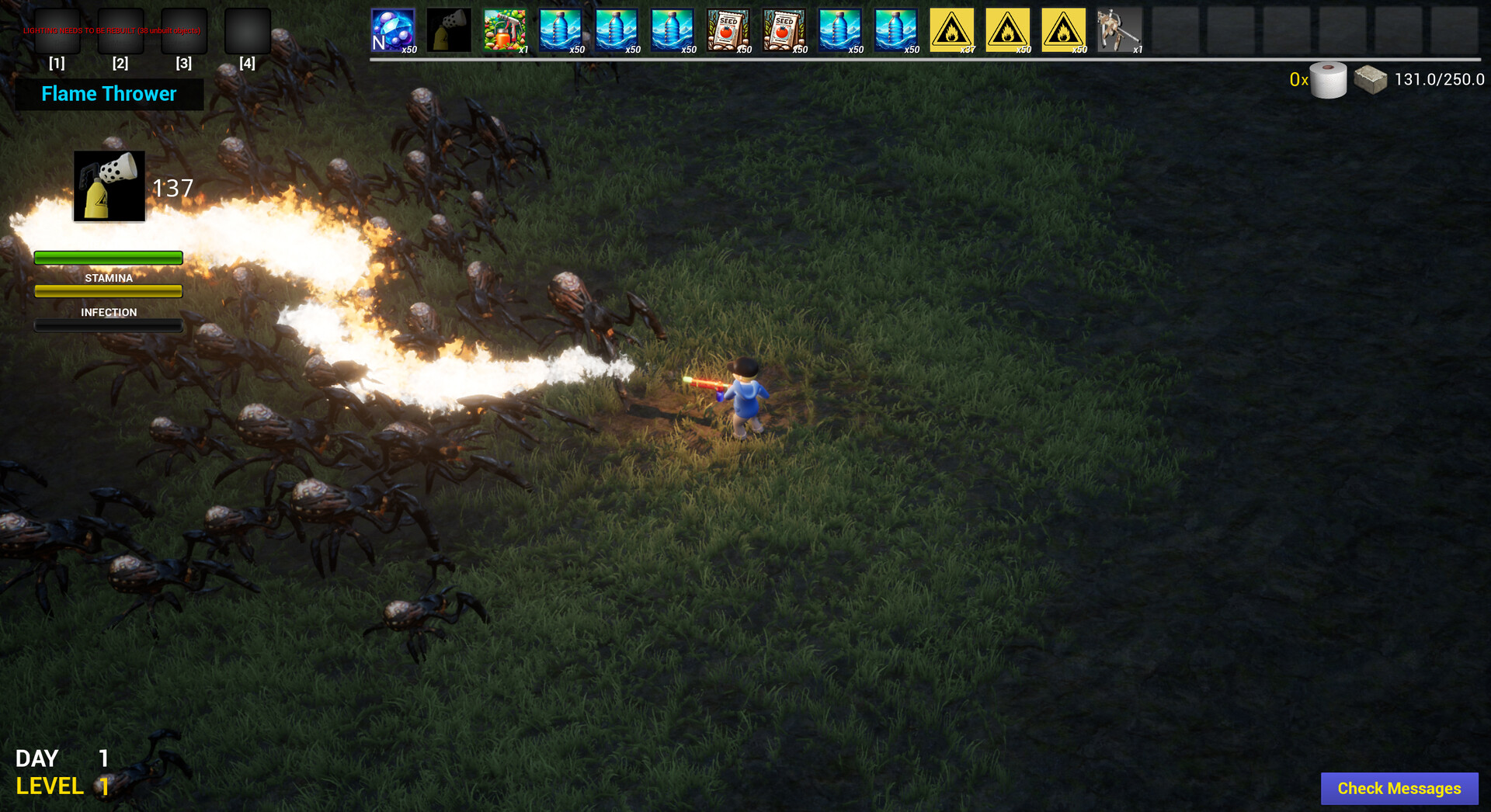Click the Flame Thrower weapon name label
The image size is (1491, 812).
[109, 94]
